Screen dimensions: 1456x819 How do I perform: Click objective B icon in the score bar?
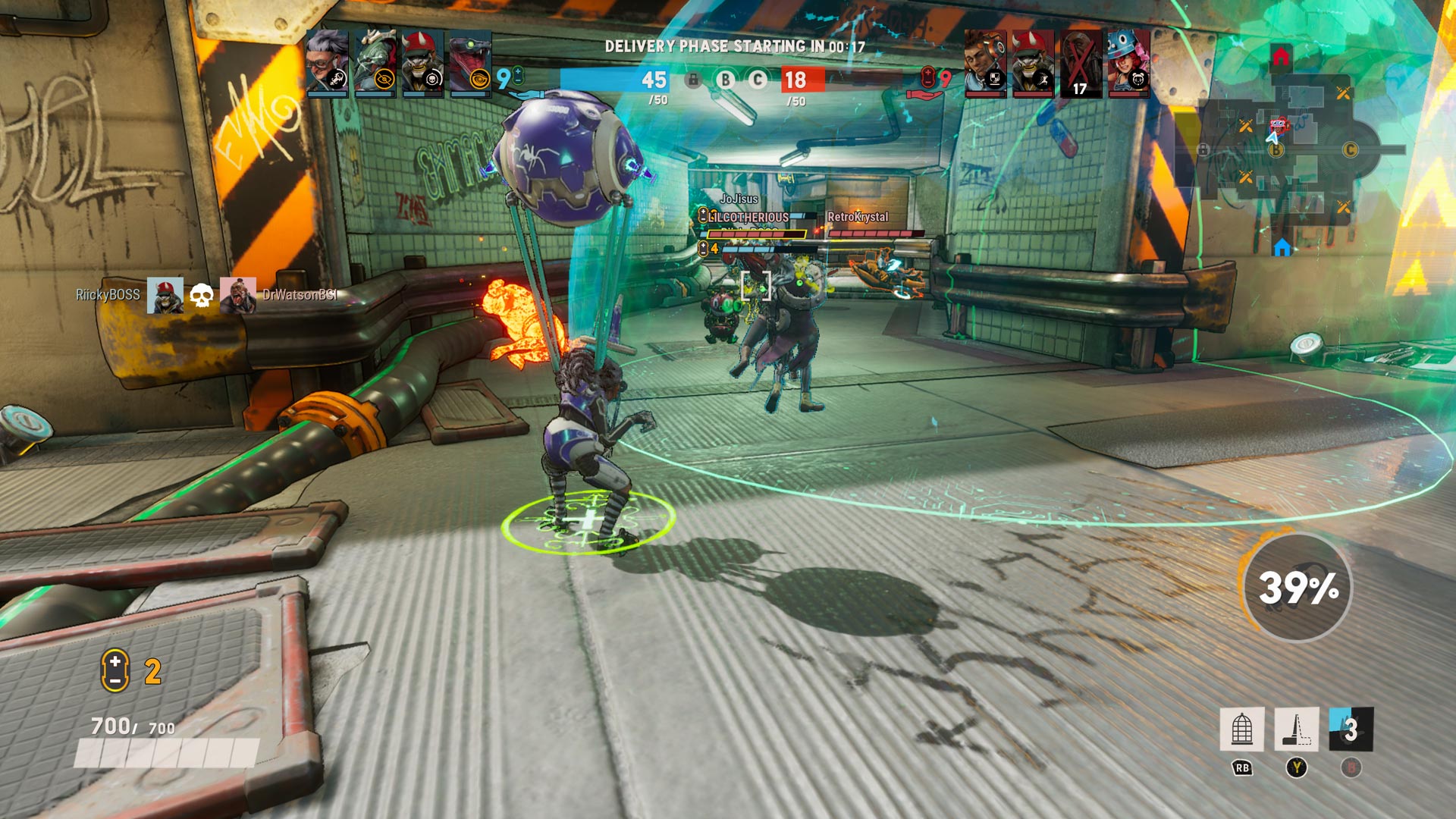(x=726, y=80)
